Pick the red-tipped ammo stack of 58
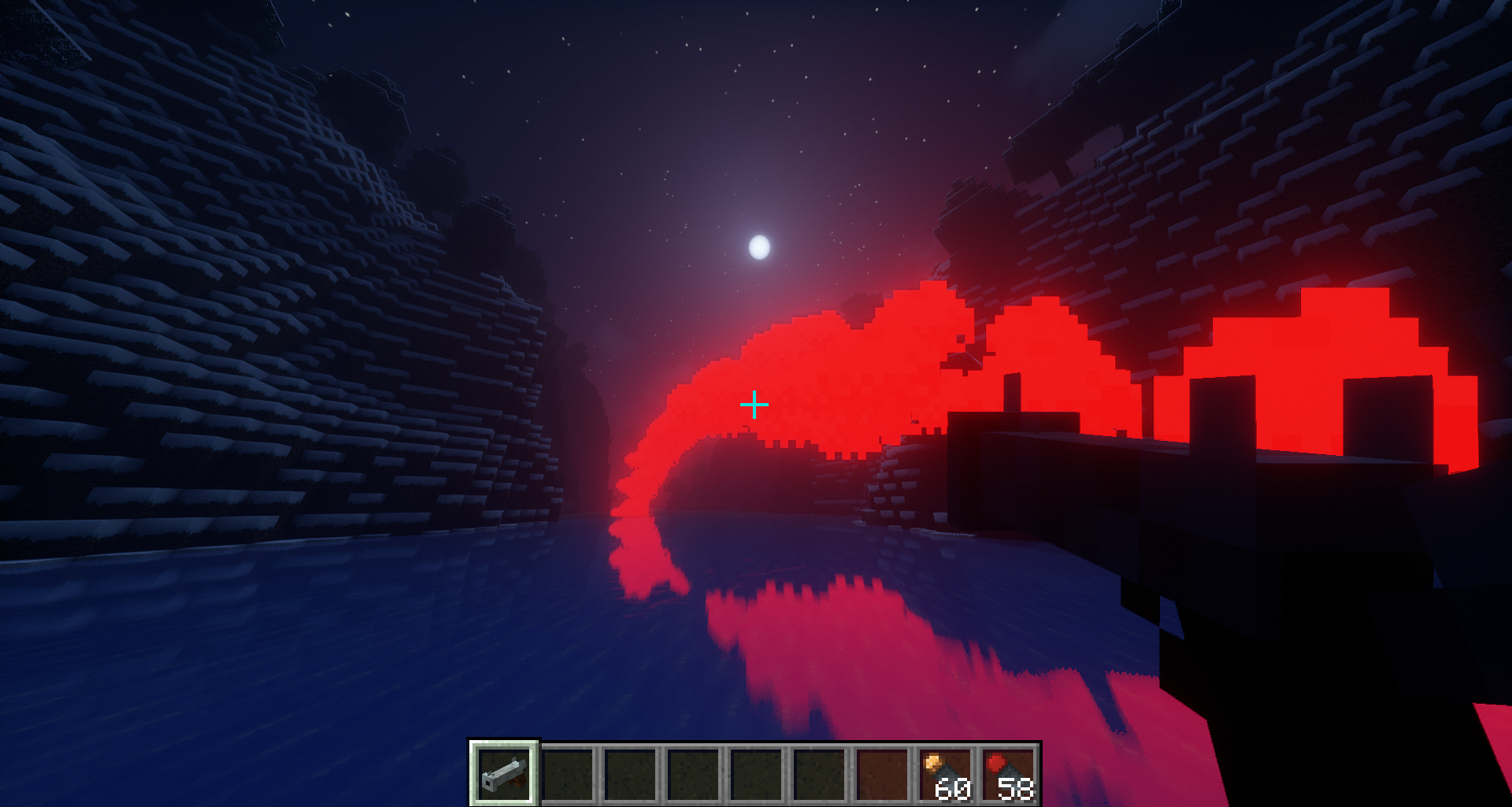This screenshot has width=1512, height=807. click(1009, 775)
